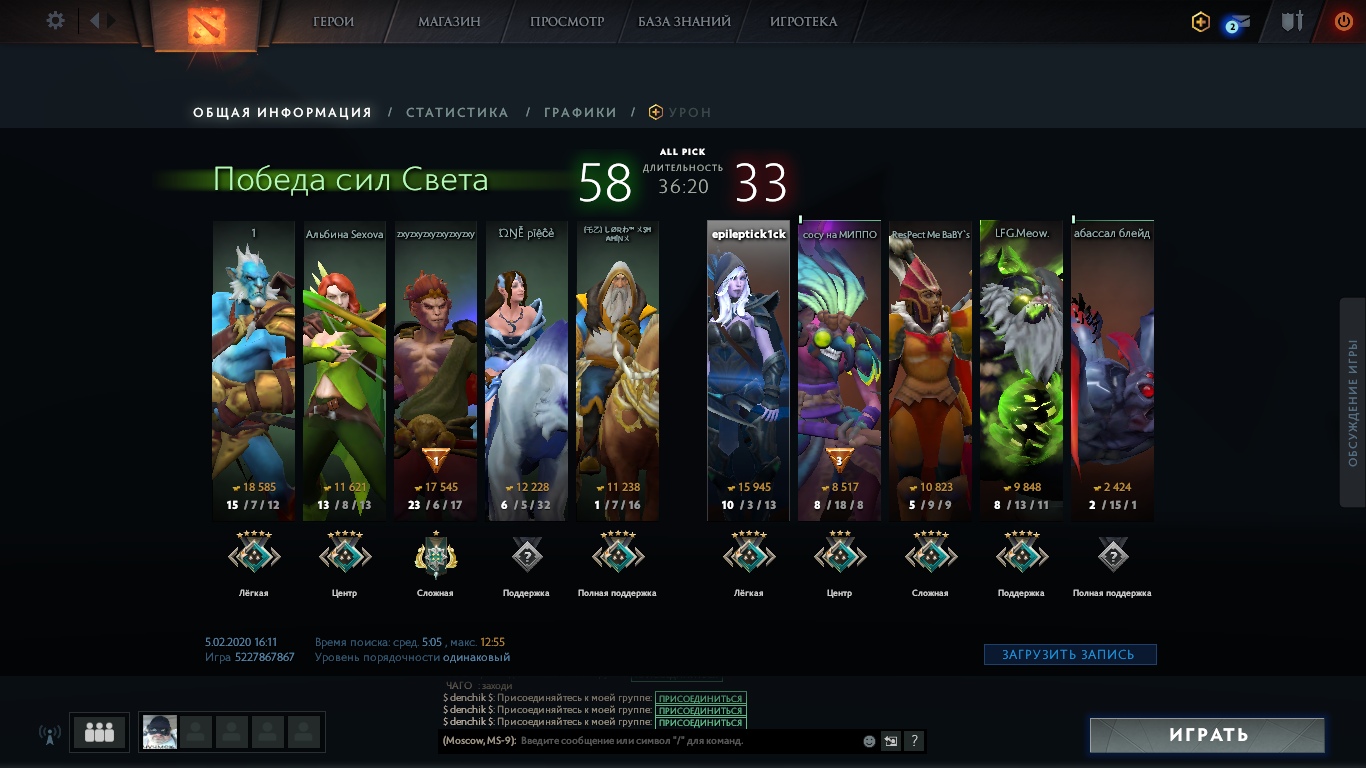Viewport: 1366px width, 768px height.
Task: Click the Dota 2 logo home button
Action: pyautogui.click(x=208, y=24)
